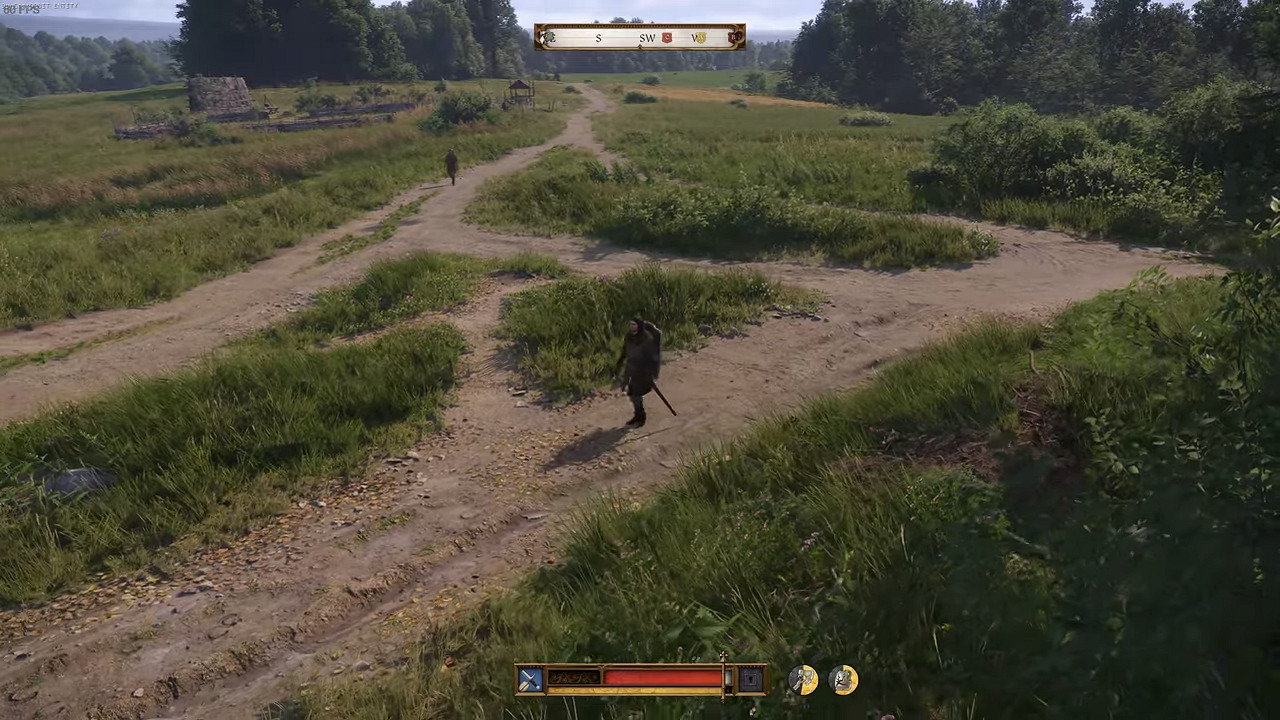1280x720 pixels.
Task: Click the center pointer notch under the compass
Action: pyautogui.click(x=640, y=47)
